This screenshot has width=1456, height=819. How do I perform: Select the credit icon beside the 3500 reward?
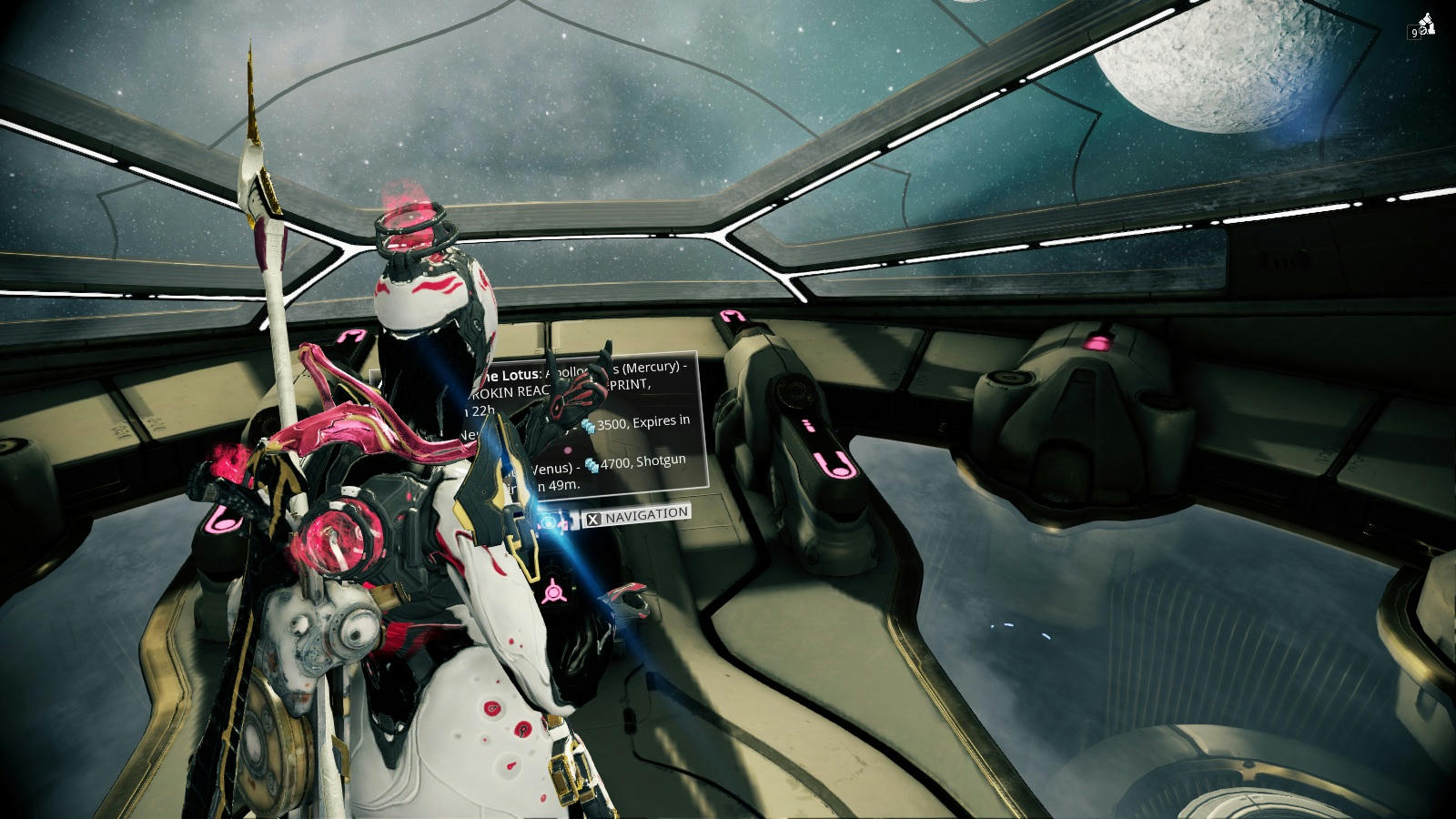[589, 426]
